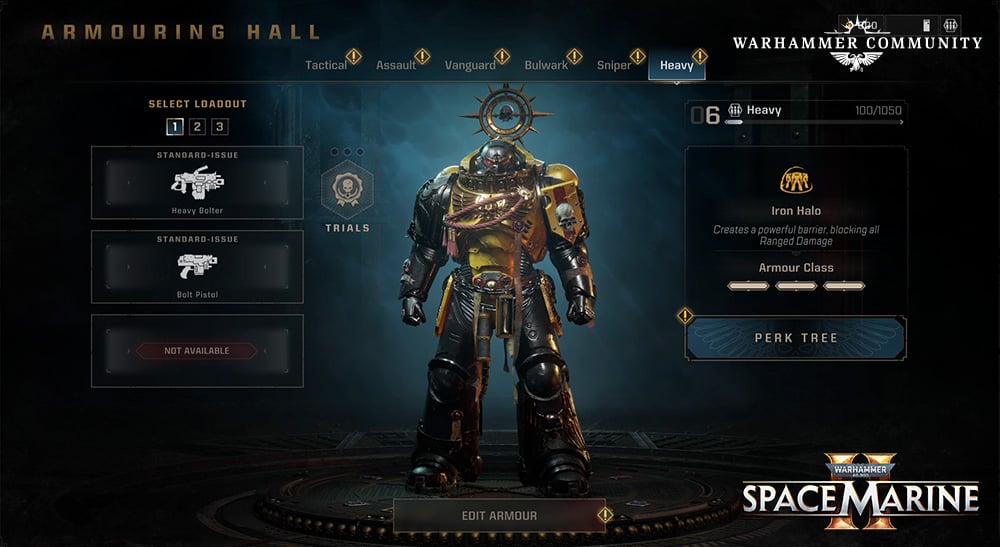Choose the Bulwark class tab
This screenshot has height=547, width=1000.
(x=546, y=66)
